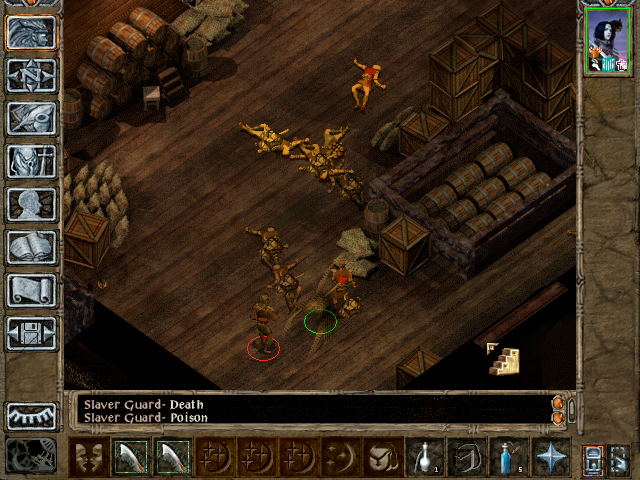Screen dimensions: 640x480
Task: Use the blue potion with count 5
Action: click(x=508, y=457)
